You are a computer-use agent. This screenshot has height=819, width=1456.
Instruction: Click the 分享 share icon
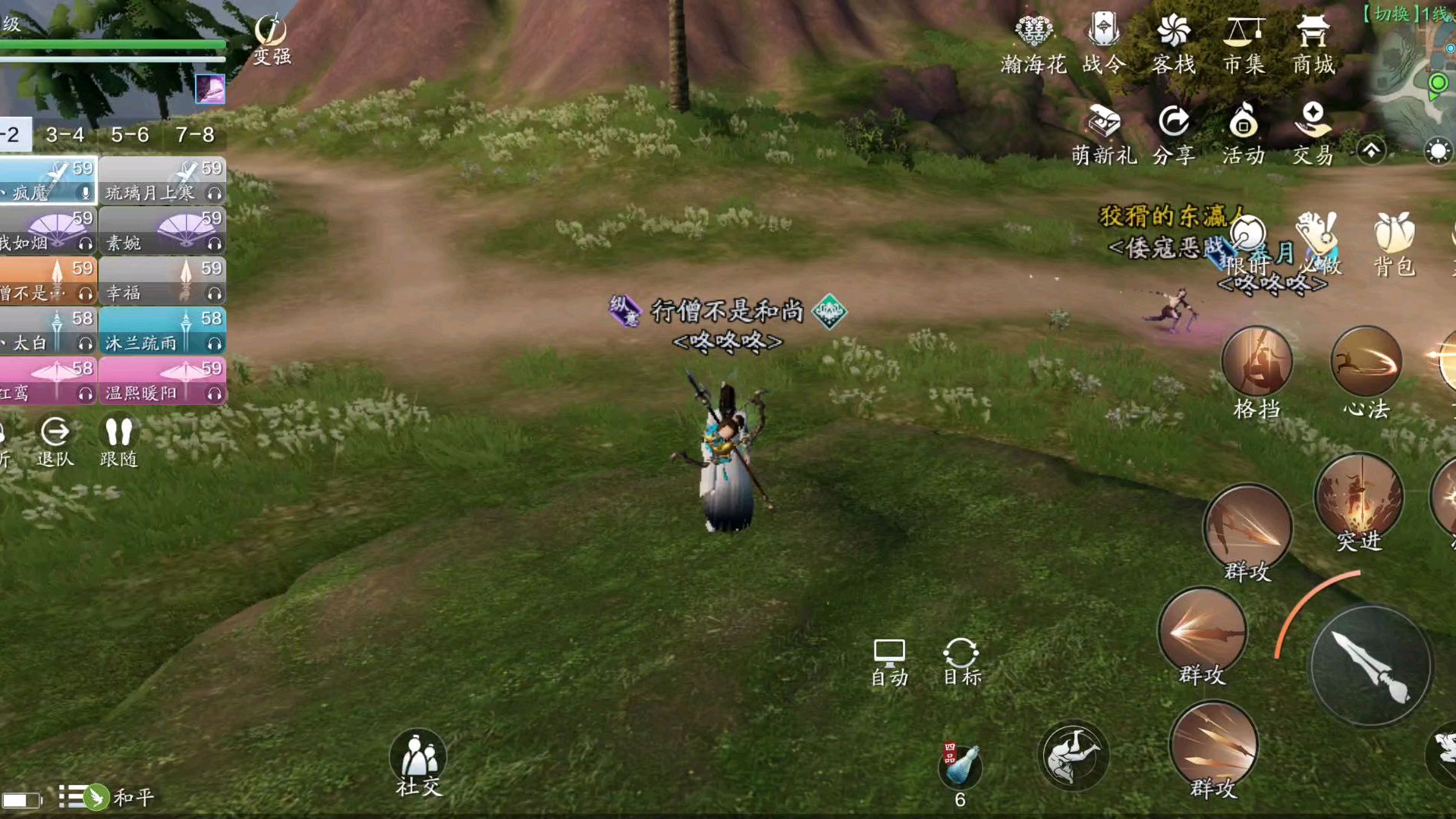(1174, 134)
